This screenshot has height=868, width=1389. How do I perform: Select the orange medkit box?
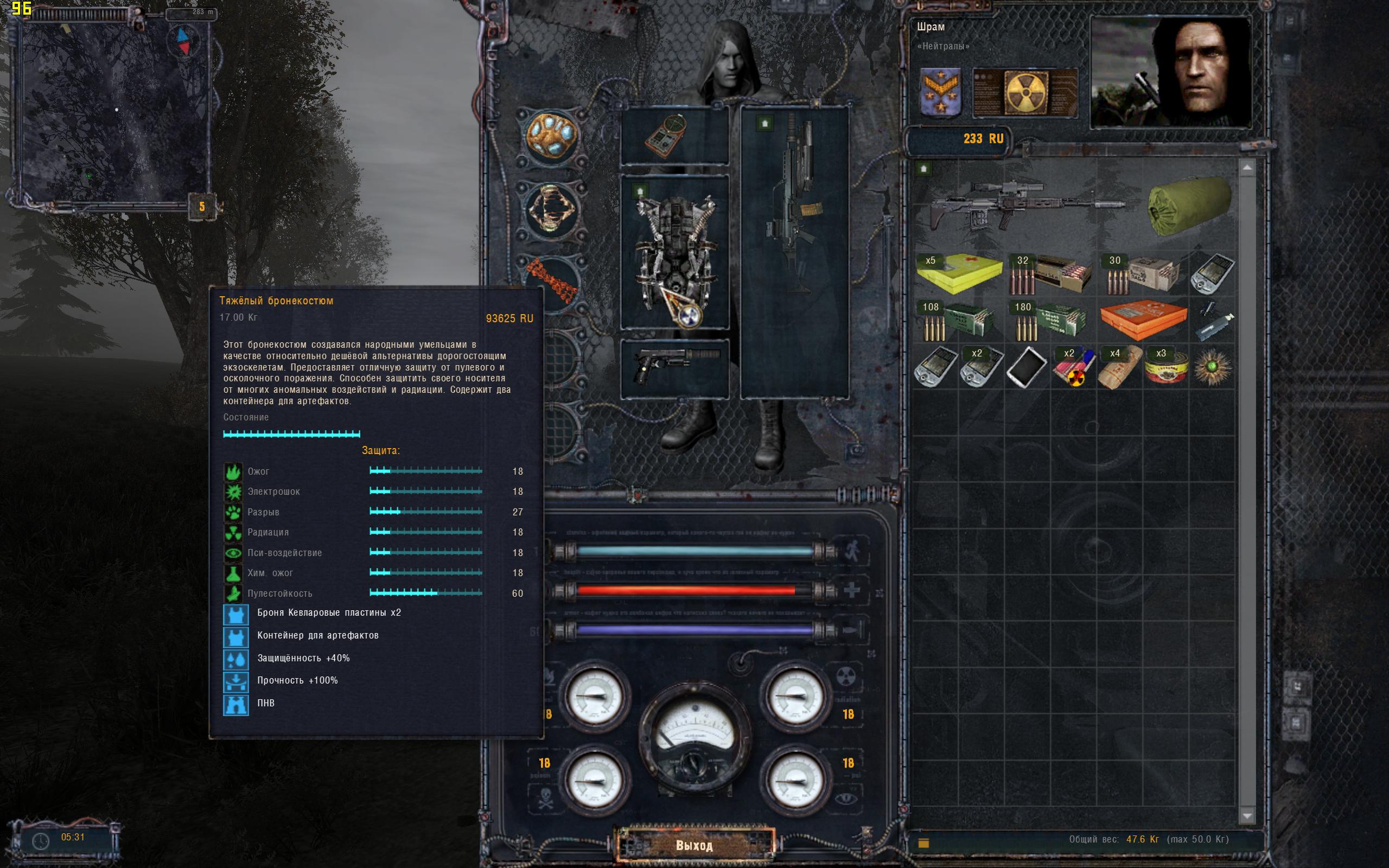click(x=1143, y=320)
